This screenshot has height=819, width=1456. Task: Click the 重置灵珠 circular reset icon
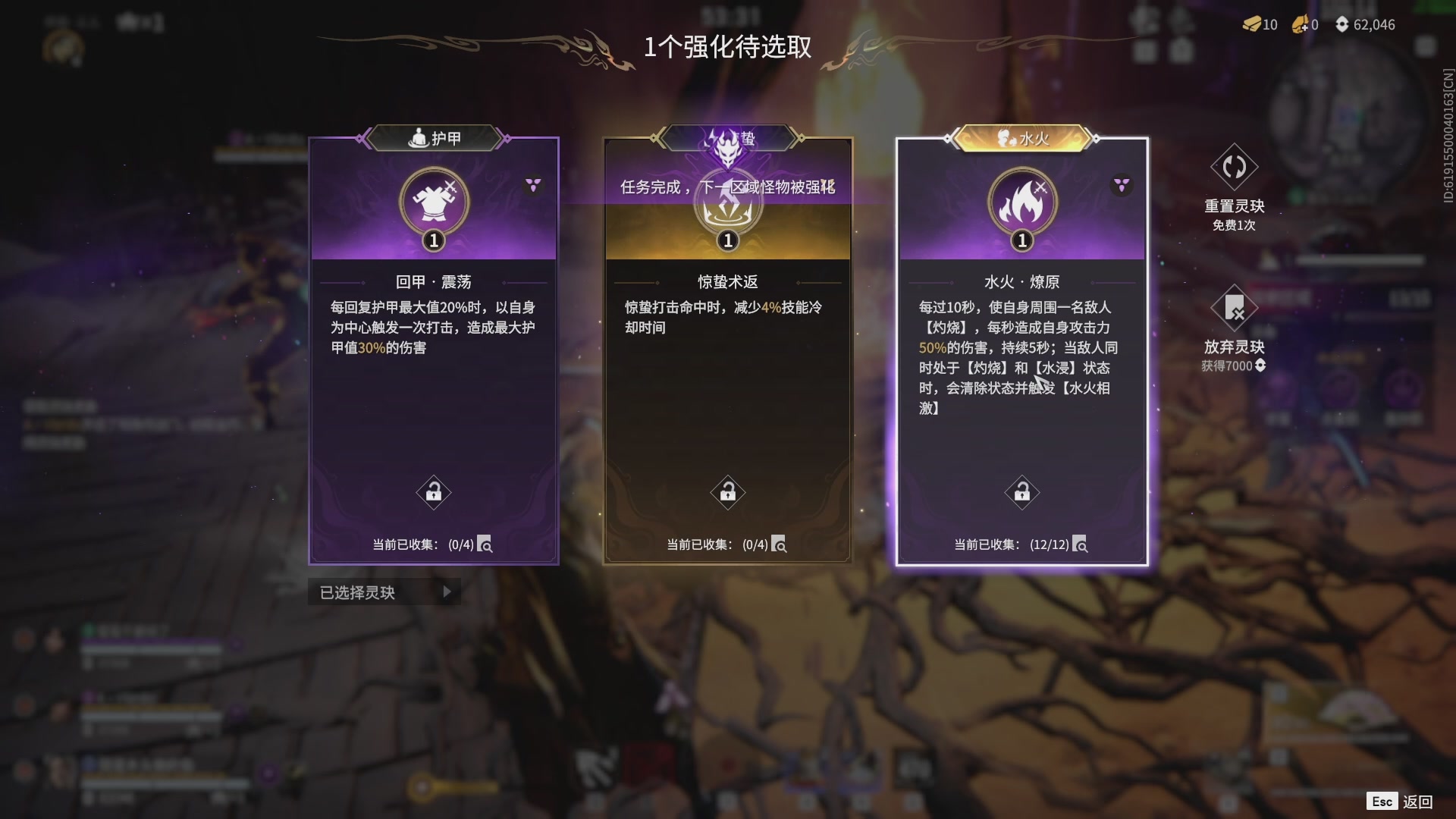click(1233, 168)
